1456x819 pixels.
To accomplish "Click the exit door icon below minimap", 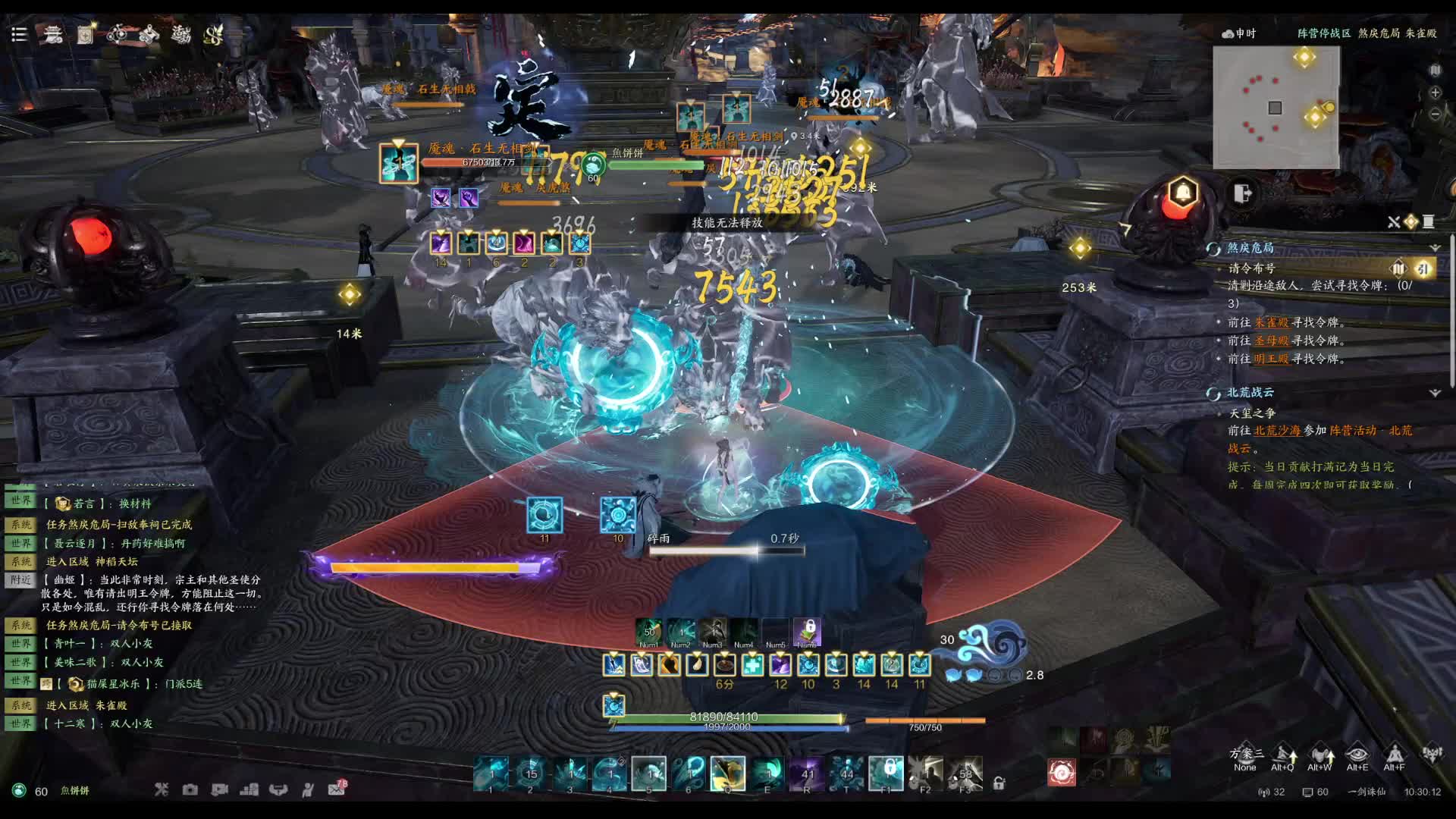I will 1242,193.
